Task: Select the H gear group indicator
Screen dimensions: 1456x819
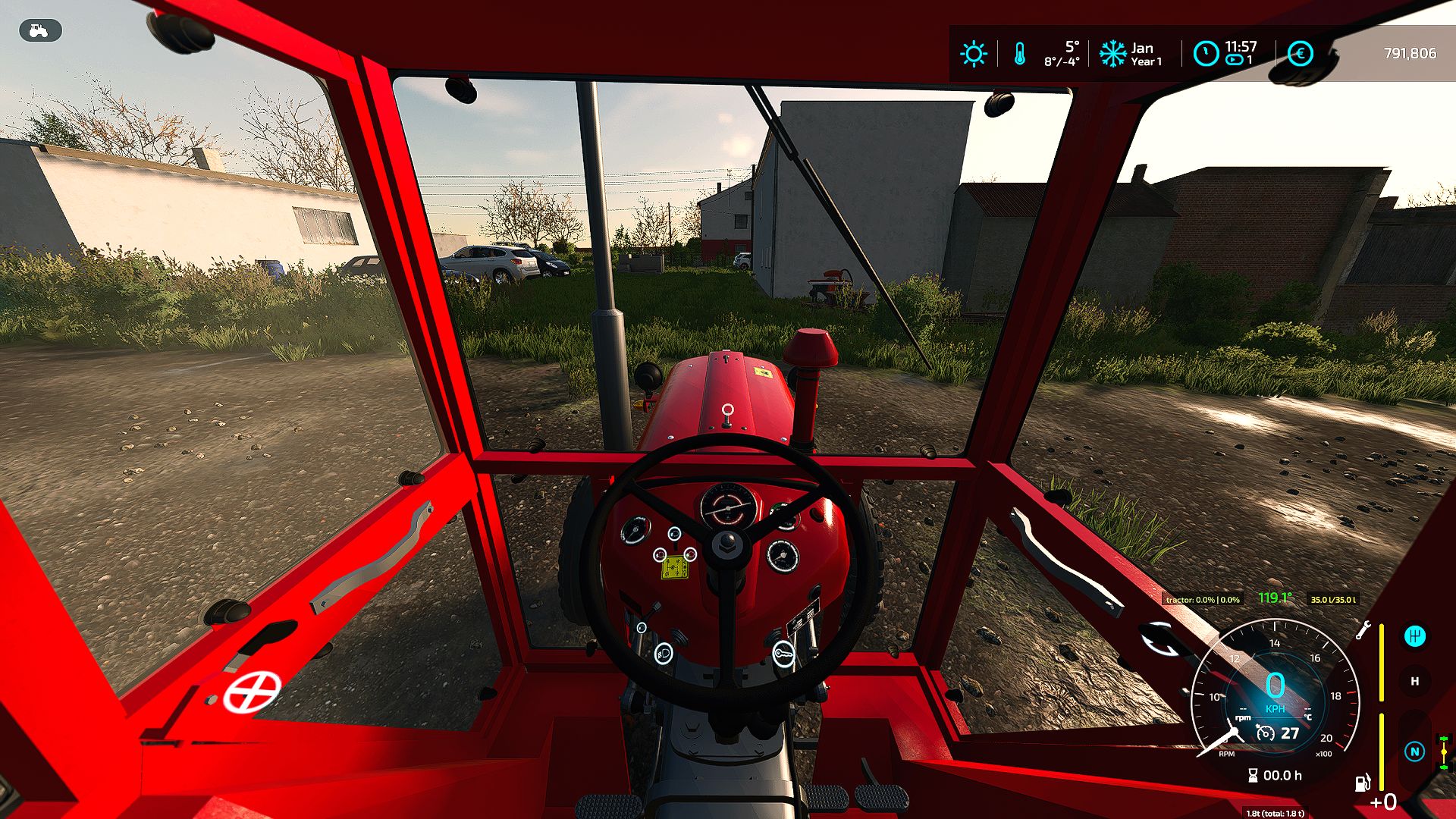Action: click(x=1414, y=681)
